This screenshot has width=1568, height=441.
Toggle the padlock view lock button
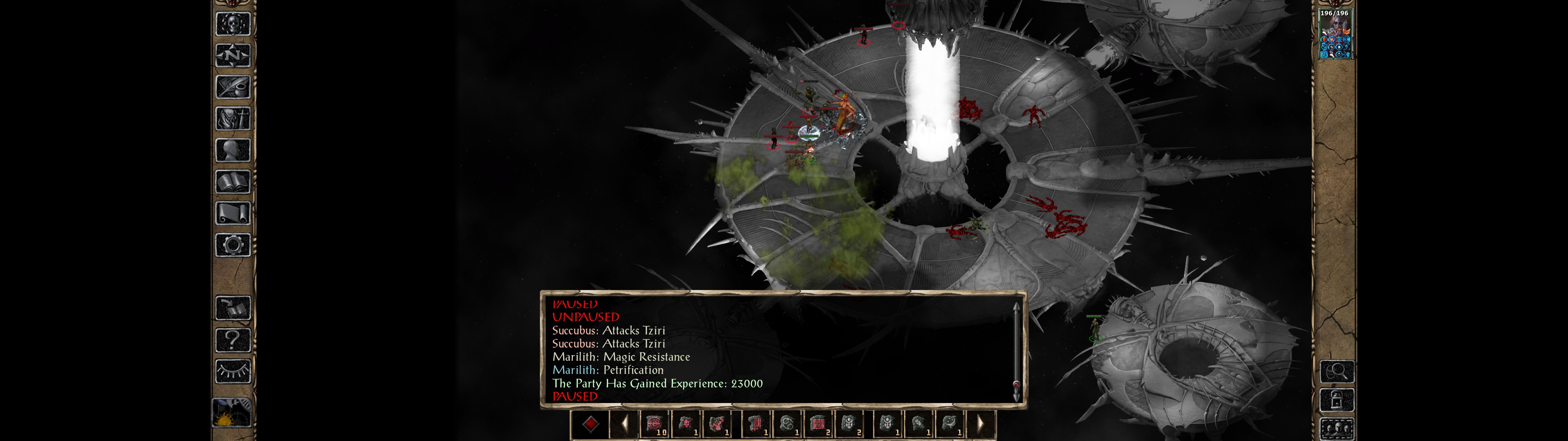[1337, 400]
